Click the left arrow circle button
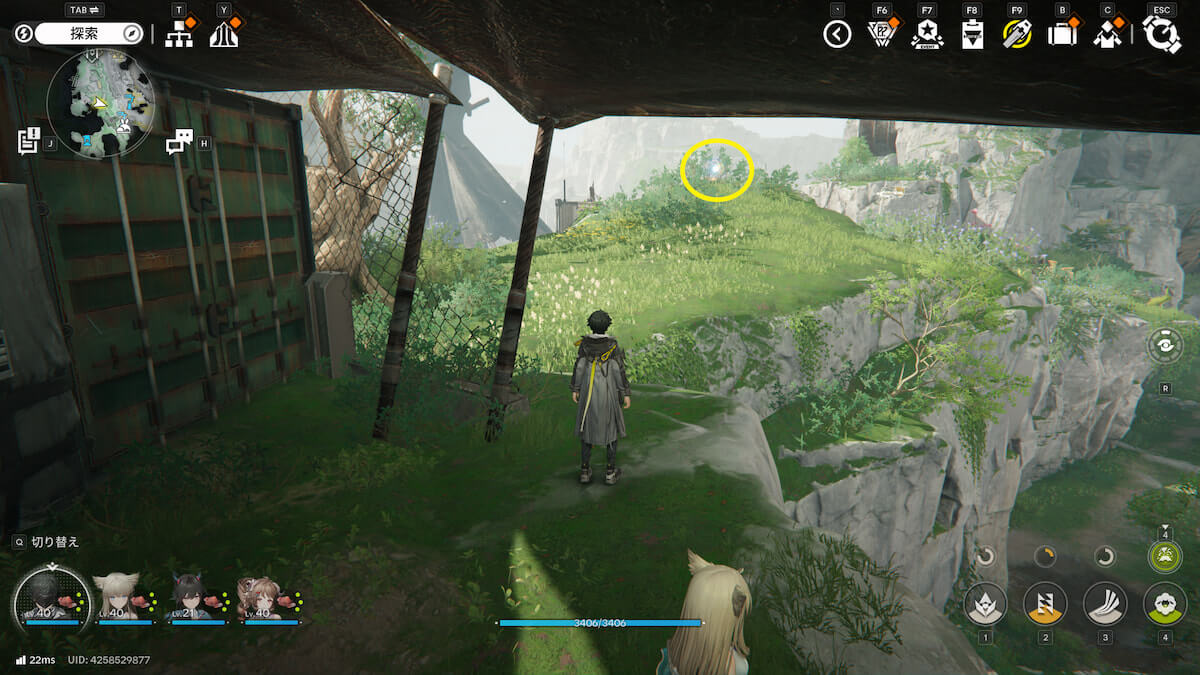Viewport: 1200px width, 675px height. pos(837,35)
